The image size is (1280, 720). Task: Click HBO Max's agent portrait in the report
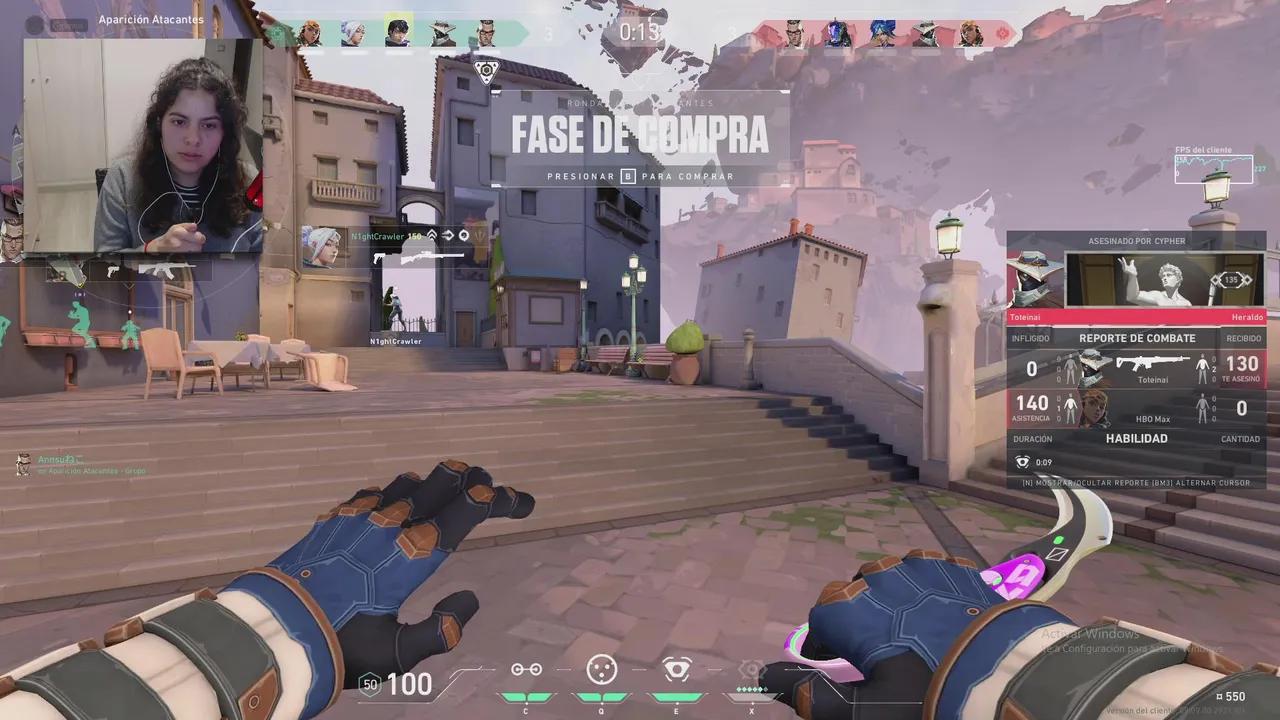pos(1095,408)
